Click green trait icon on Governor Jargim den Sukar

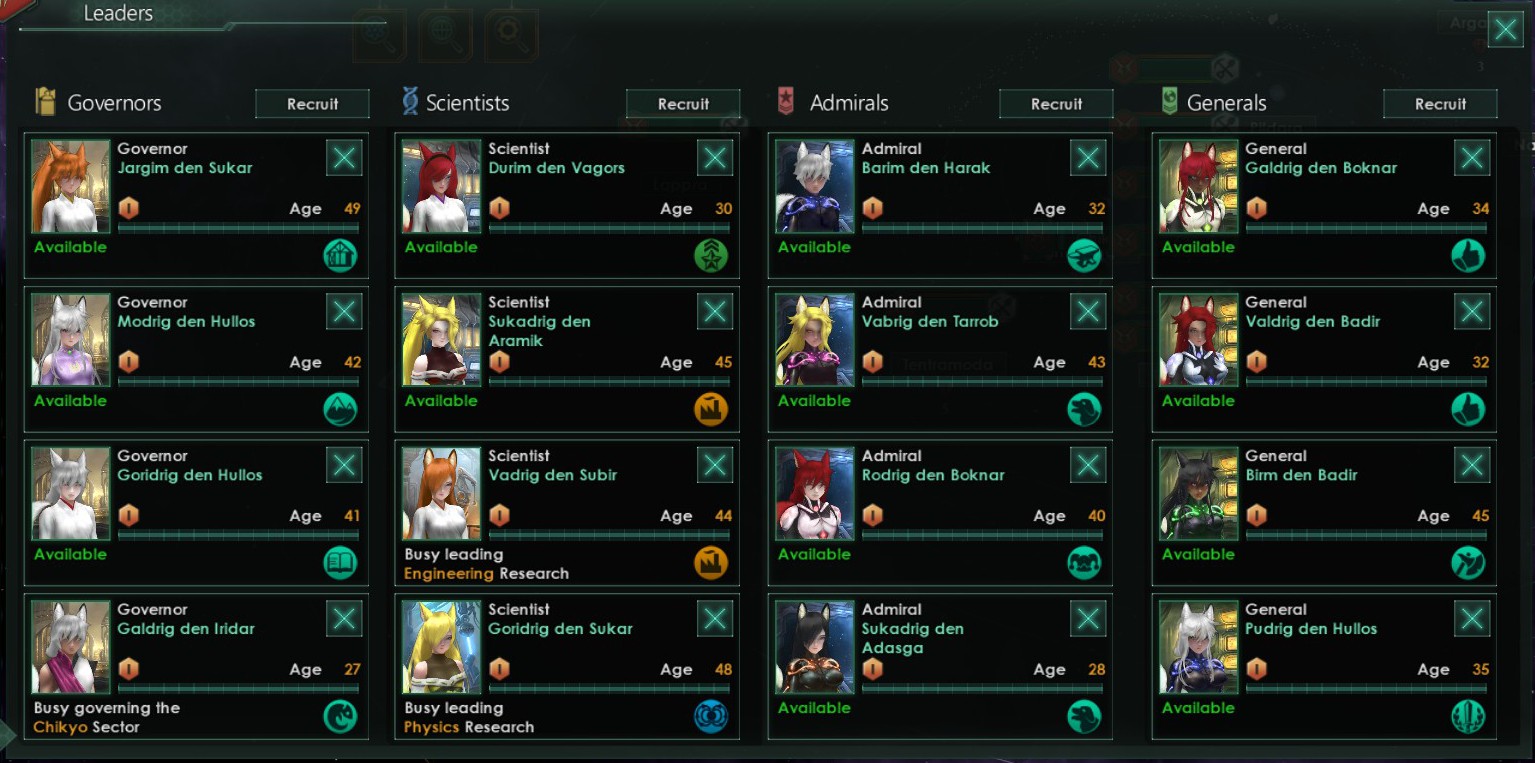pyautogui.click(x=340, y=255)
